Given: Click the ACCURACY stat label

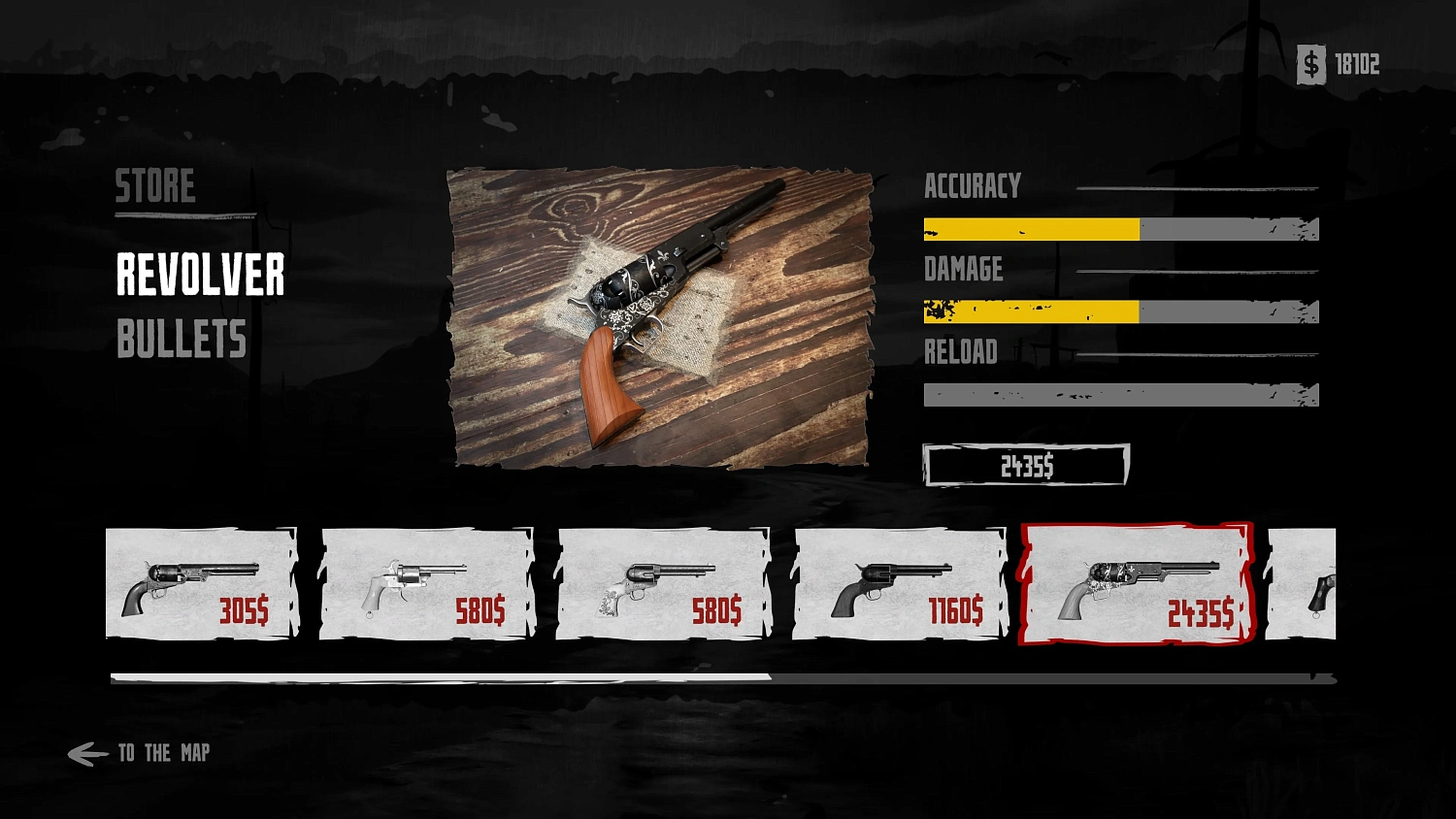Looking at the screenshot, I should tap(974, 184).
